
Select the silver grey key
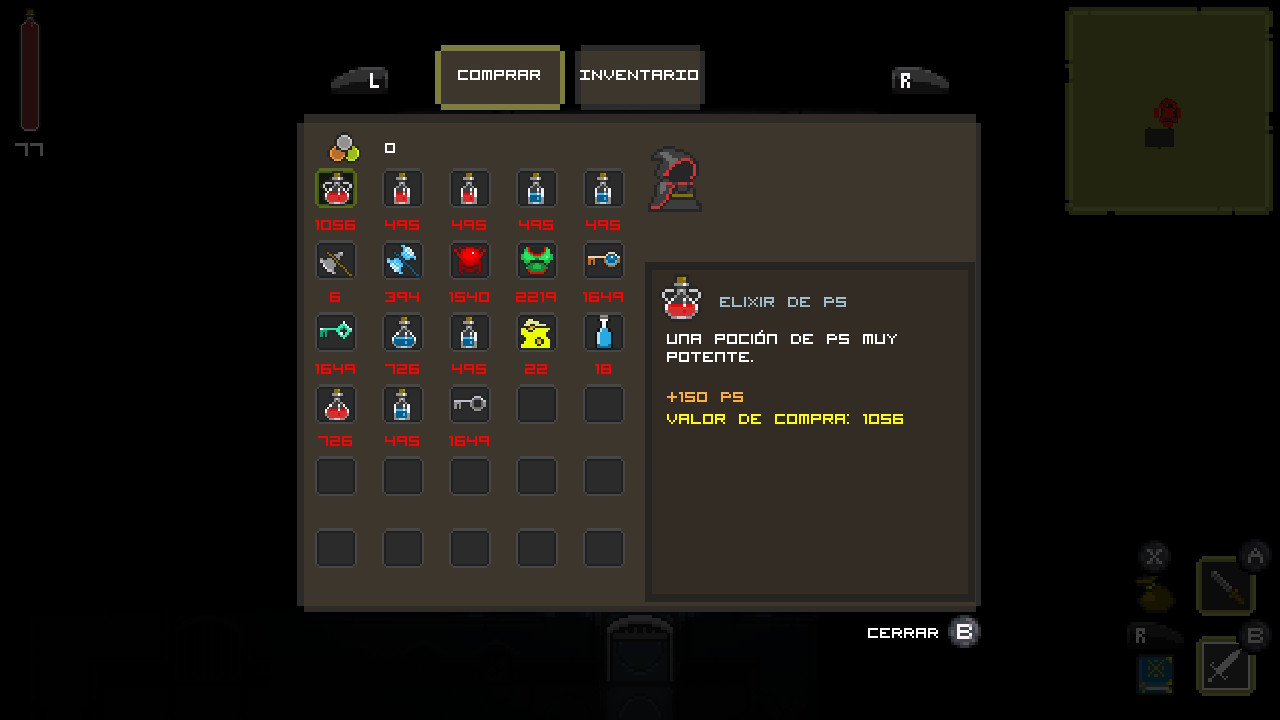(470, 405)
